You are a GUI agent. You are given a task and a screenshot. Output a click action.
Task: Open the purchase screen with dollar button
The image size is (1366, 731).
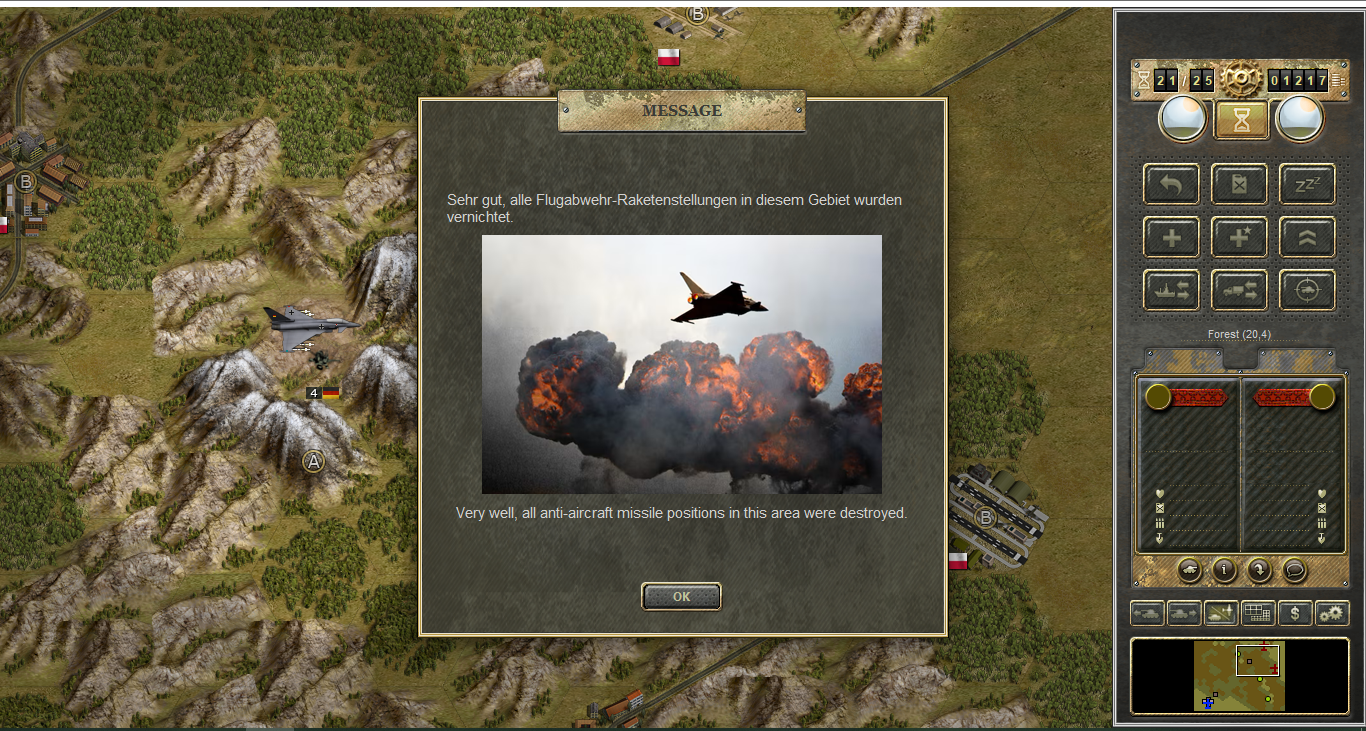point(1295,613)
